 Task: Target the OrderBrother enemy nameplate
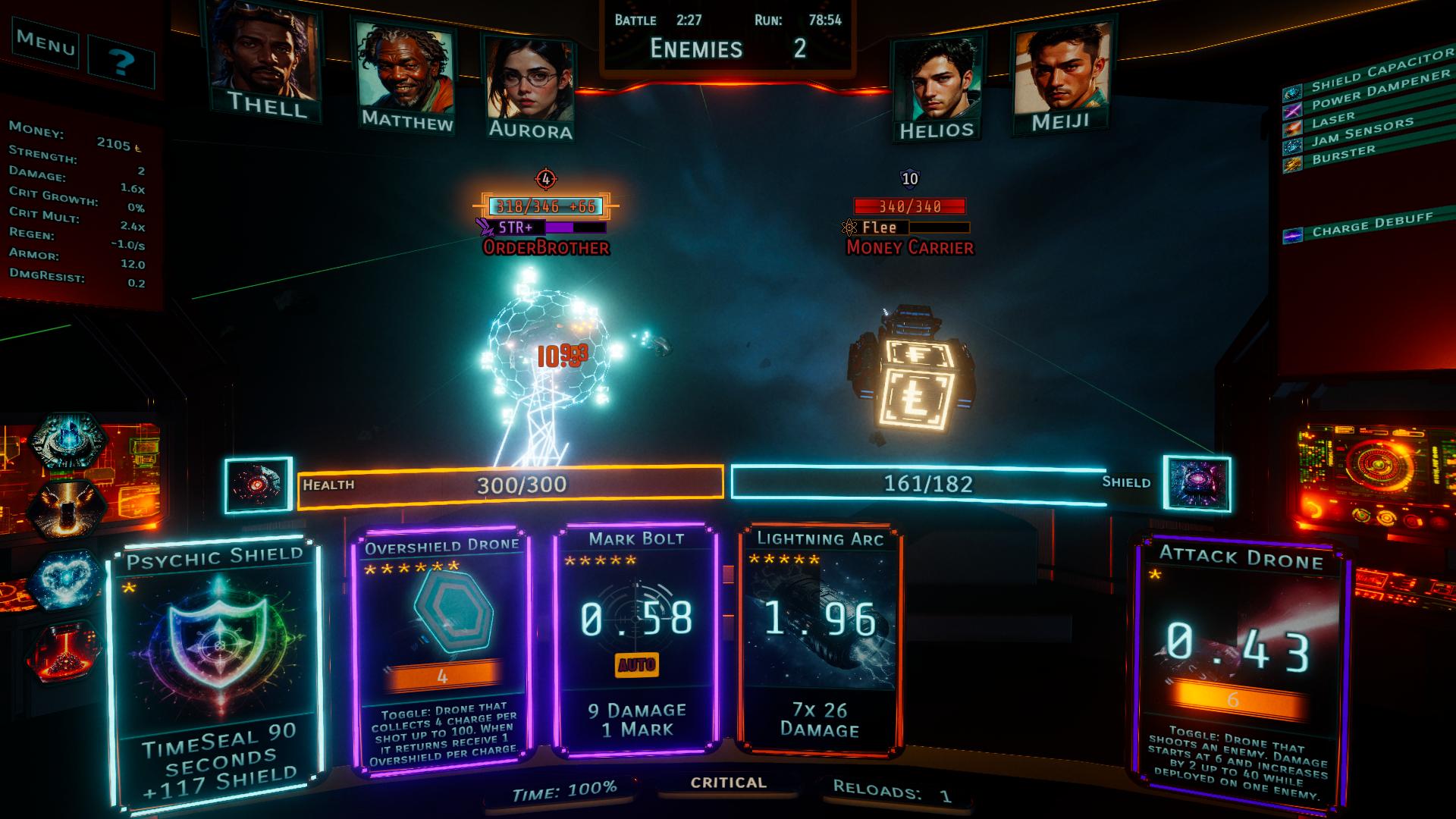(546, 247)
